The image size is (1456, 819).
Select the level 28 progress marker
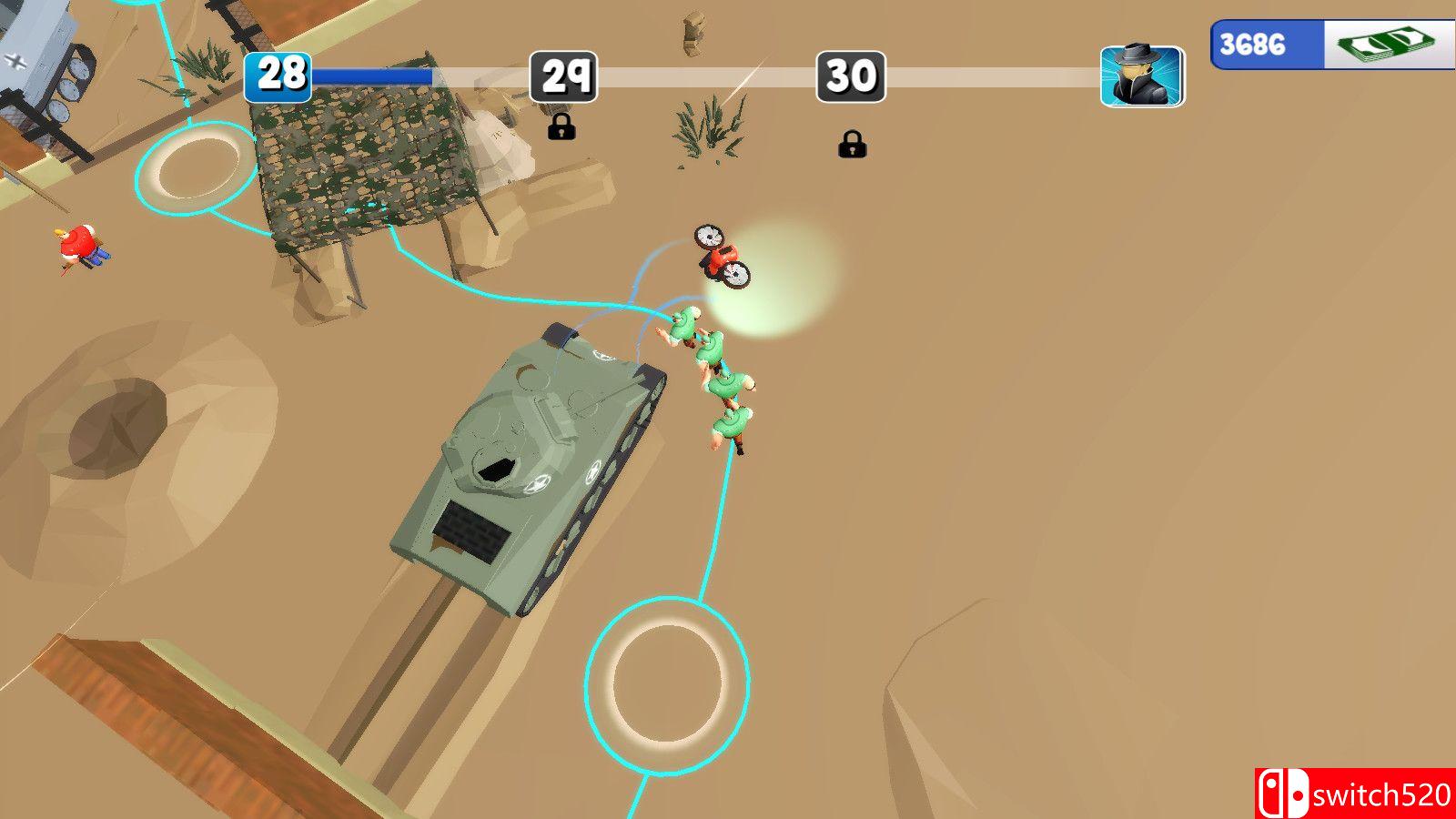coord(278,76)
